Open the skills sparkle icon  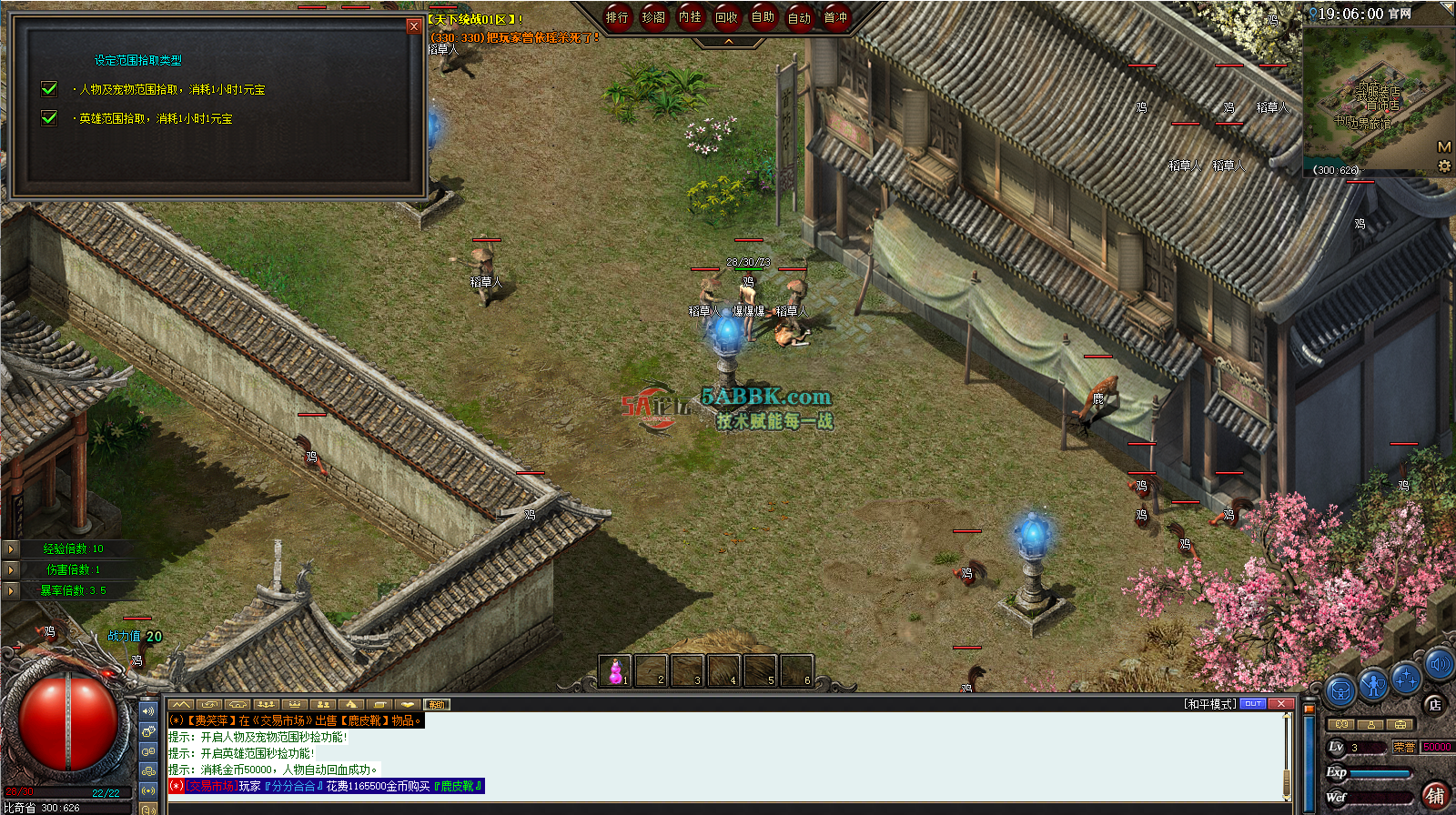1406,678
